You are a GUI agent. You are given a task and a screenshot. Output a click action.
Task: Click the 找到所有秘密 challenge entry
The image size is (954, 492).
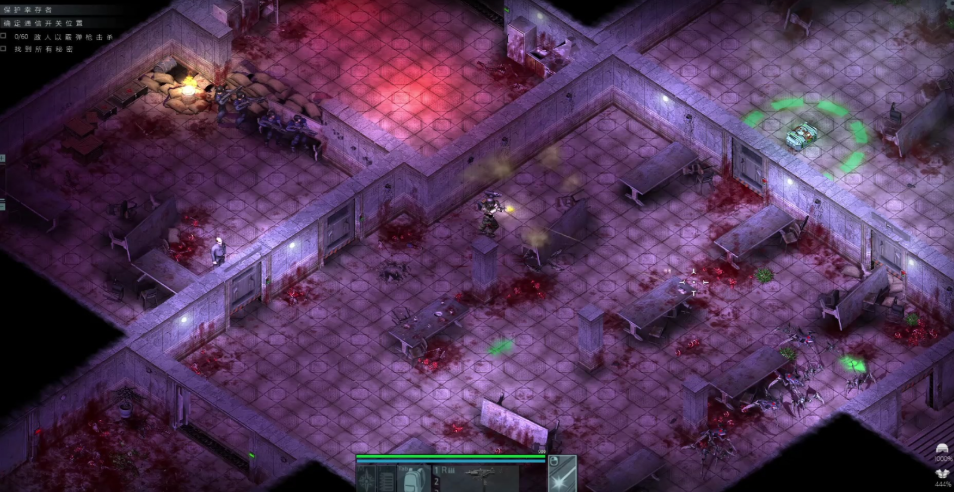click(x=39, y=48)
